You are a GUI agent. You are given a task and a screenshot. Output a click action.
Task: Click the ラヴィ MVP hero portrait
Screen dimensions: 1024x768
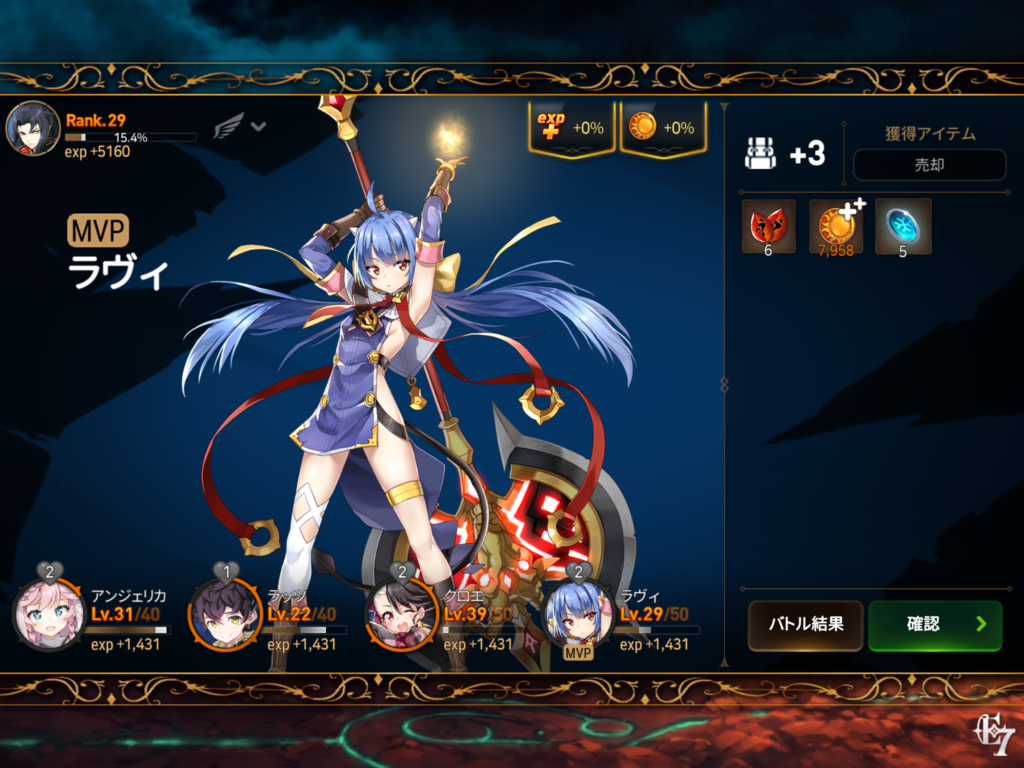578,615
